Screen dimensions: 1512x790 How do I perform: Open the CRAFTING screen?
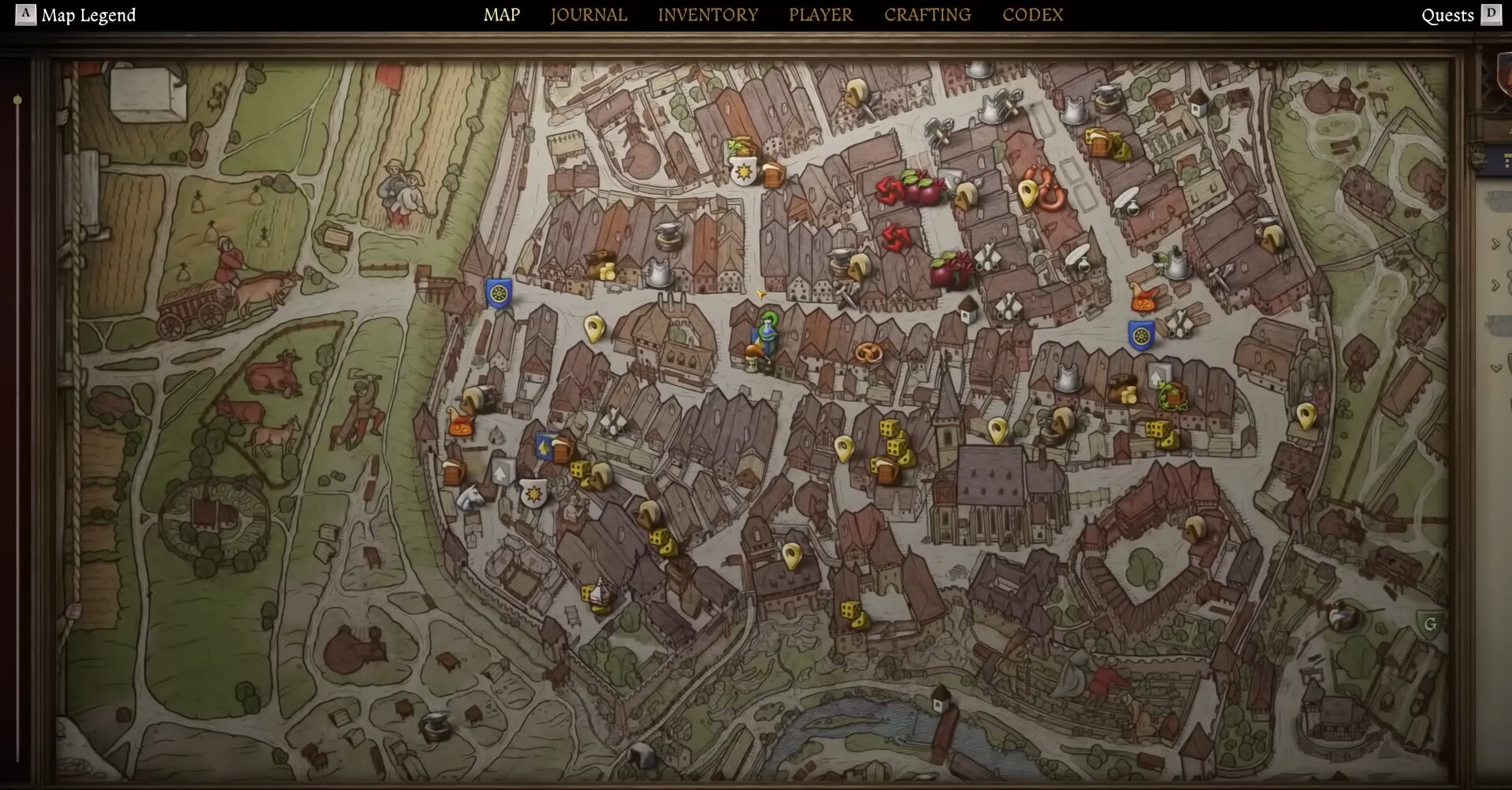click(927, 14)
